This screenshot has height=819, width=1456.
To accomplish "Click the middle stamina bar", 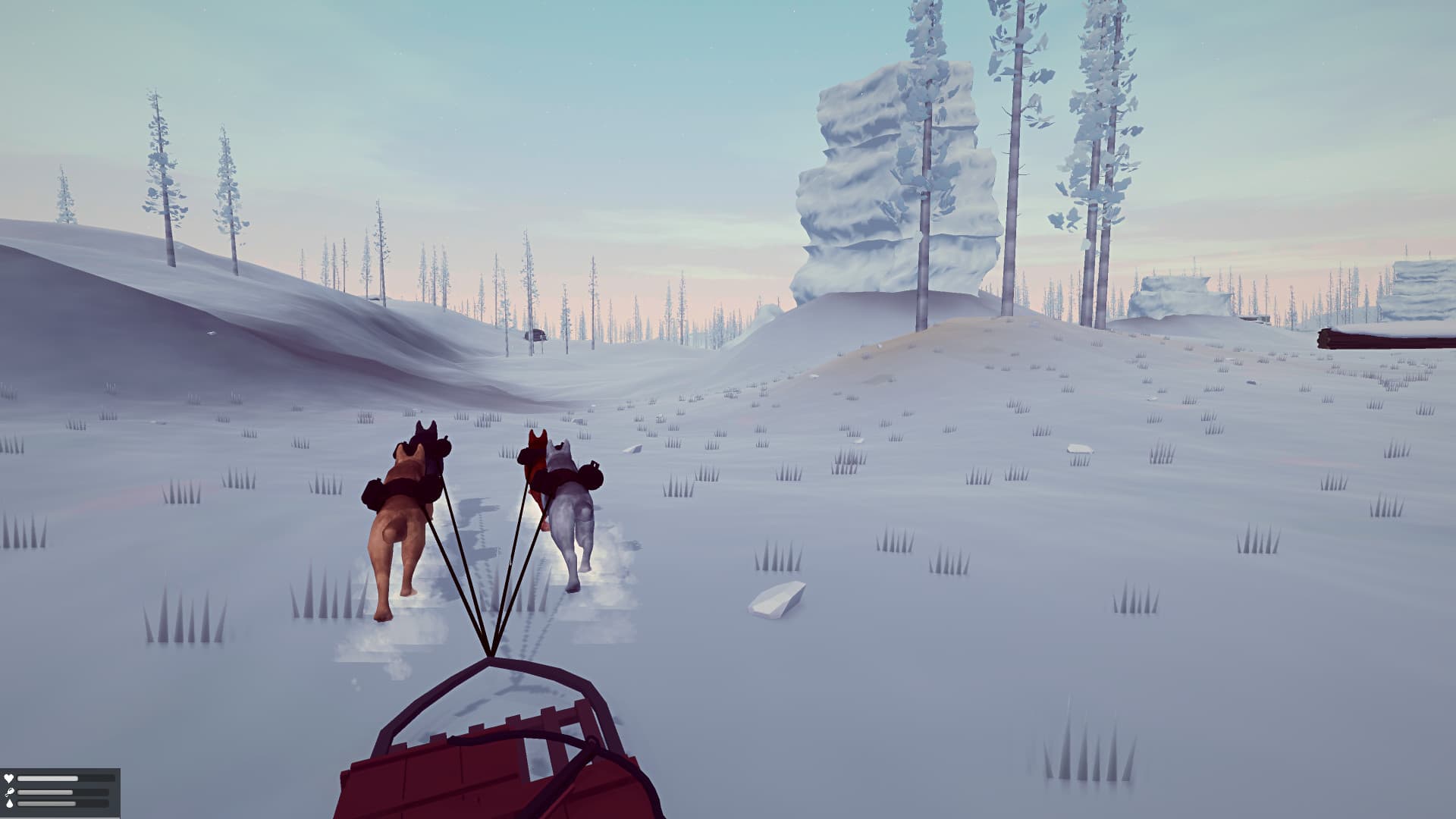I will pos(45,792).
